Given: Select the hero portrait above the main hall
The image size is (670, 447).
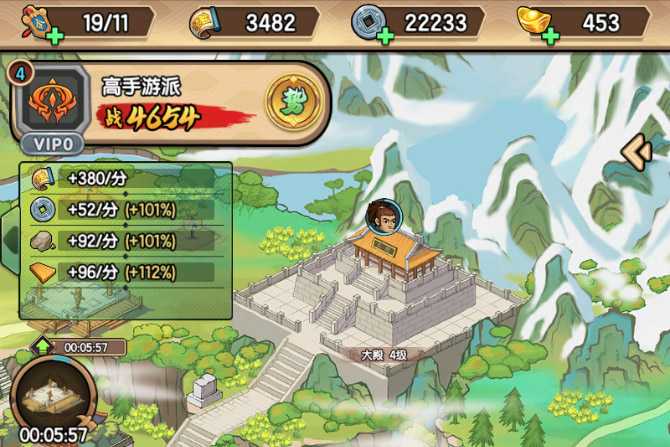Looking at the screenshot, I should point(381,216).
